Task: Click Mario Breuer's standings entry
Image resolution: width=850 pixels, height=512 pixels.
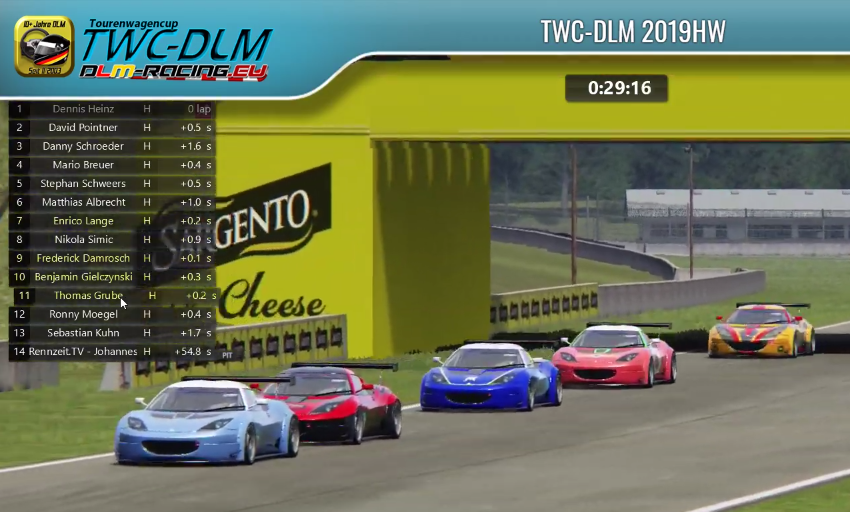Action: point(83,165)
